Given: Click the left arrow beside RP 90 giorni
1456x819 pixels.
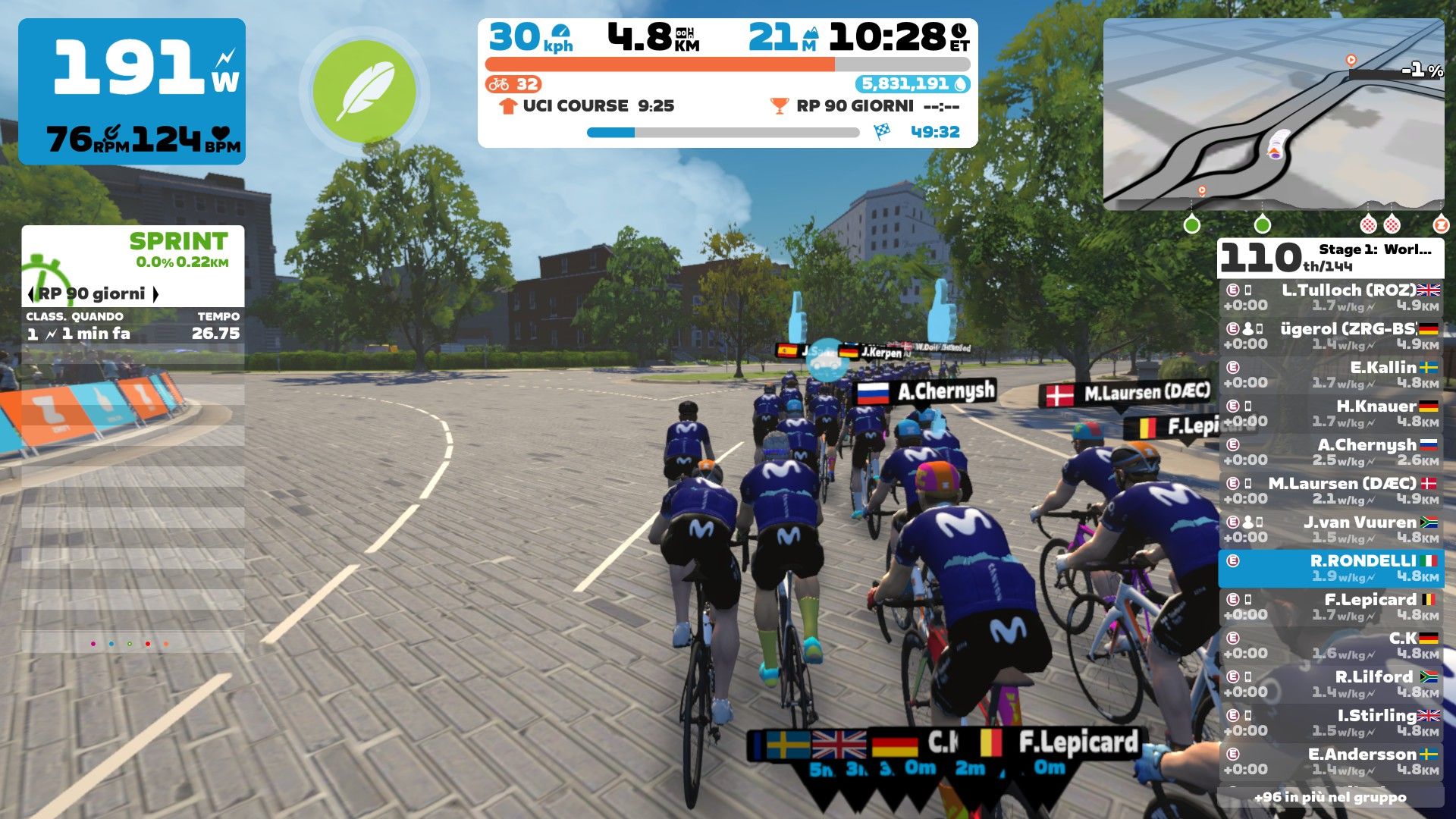Looking at the screenshot, I should (x=30, y=292).
